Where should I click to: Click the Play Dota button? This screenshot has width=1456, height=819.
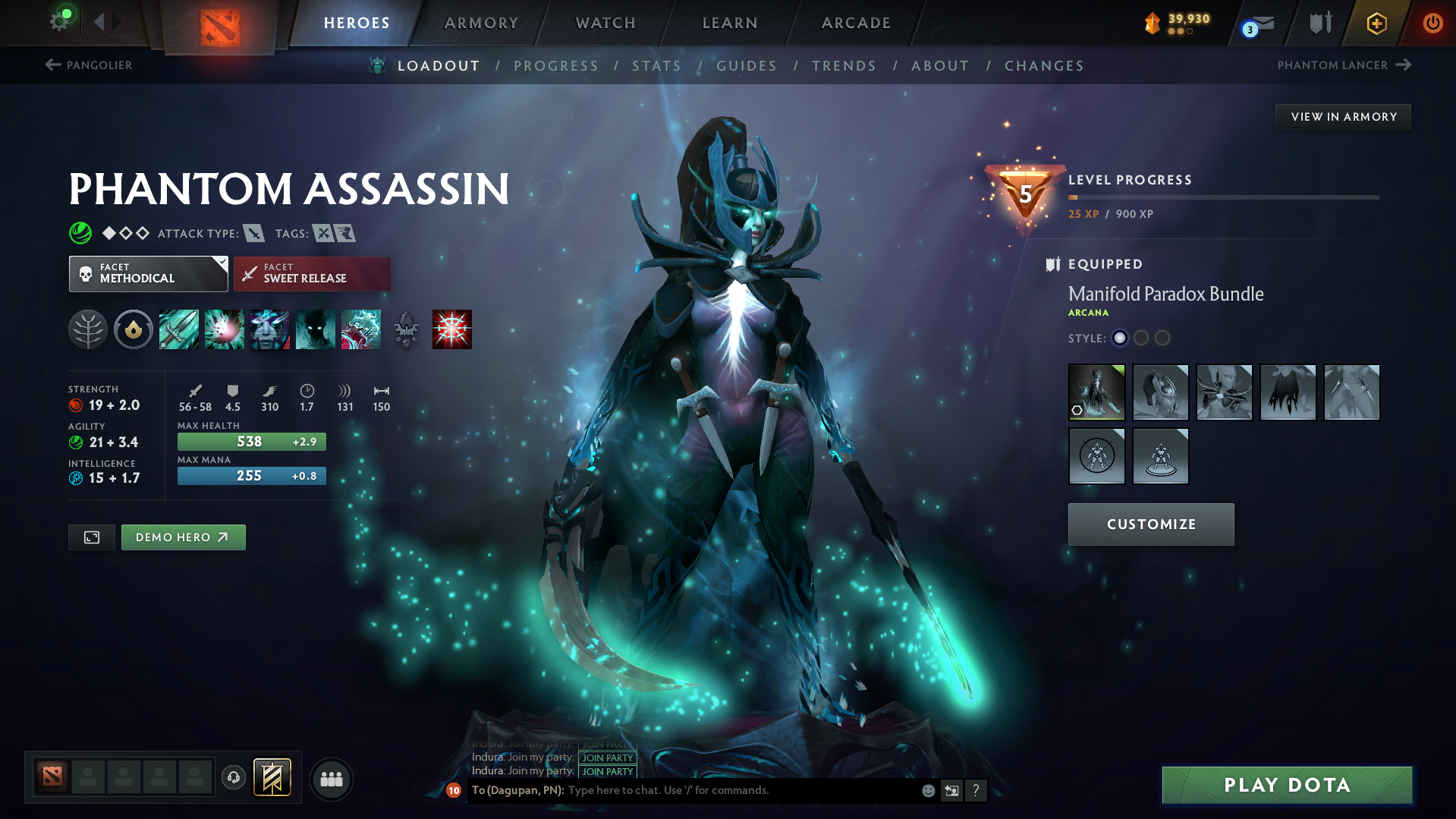[1287, 785]
